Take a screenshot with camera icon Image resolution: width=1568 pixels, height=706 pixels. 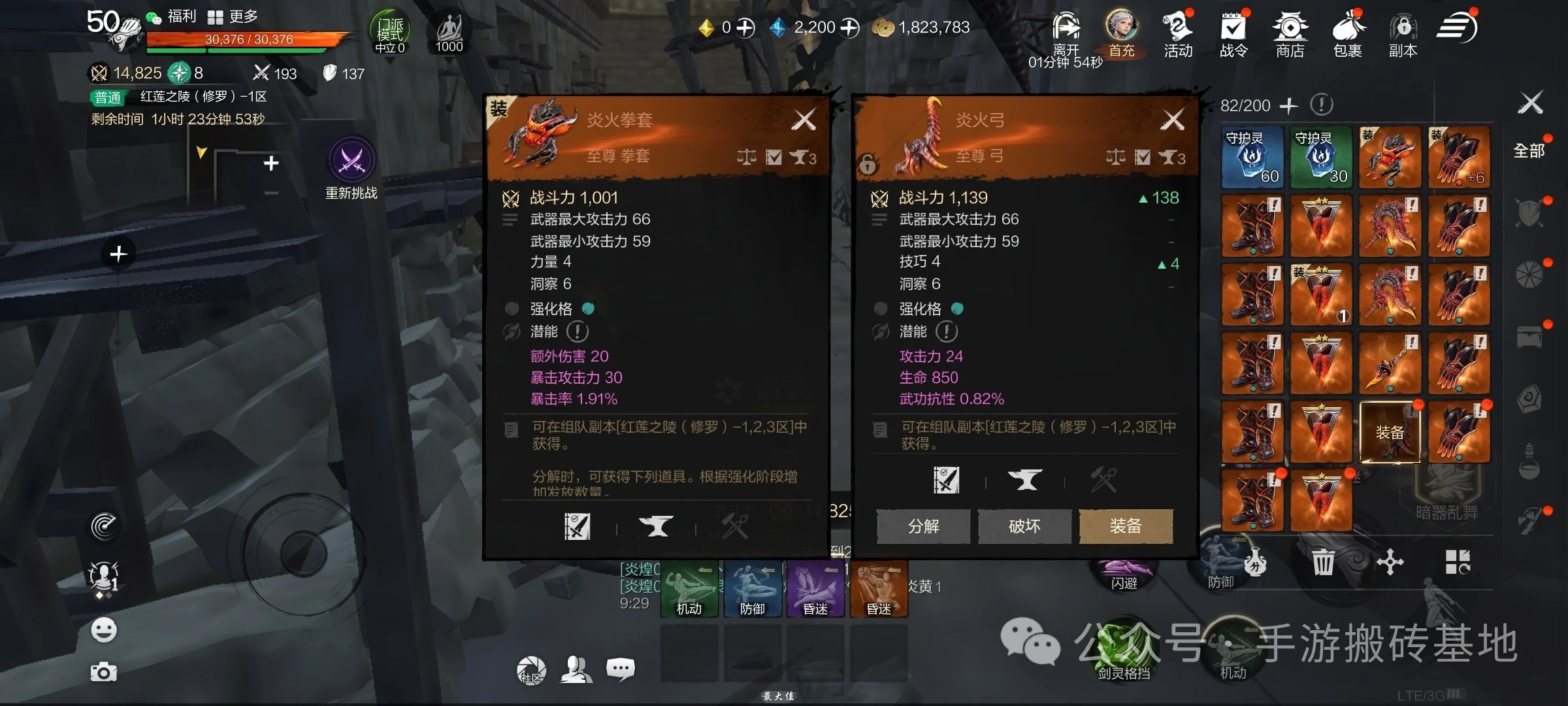click(104, 672)
